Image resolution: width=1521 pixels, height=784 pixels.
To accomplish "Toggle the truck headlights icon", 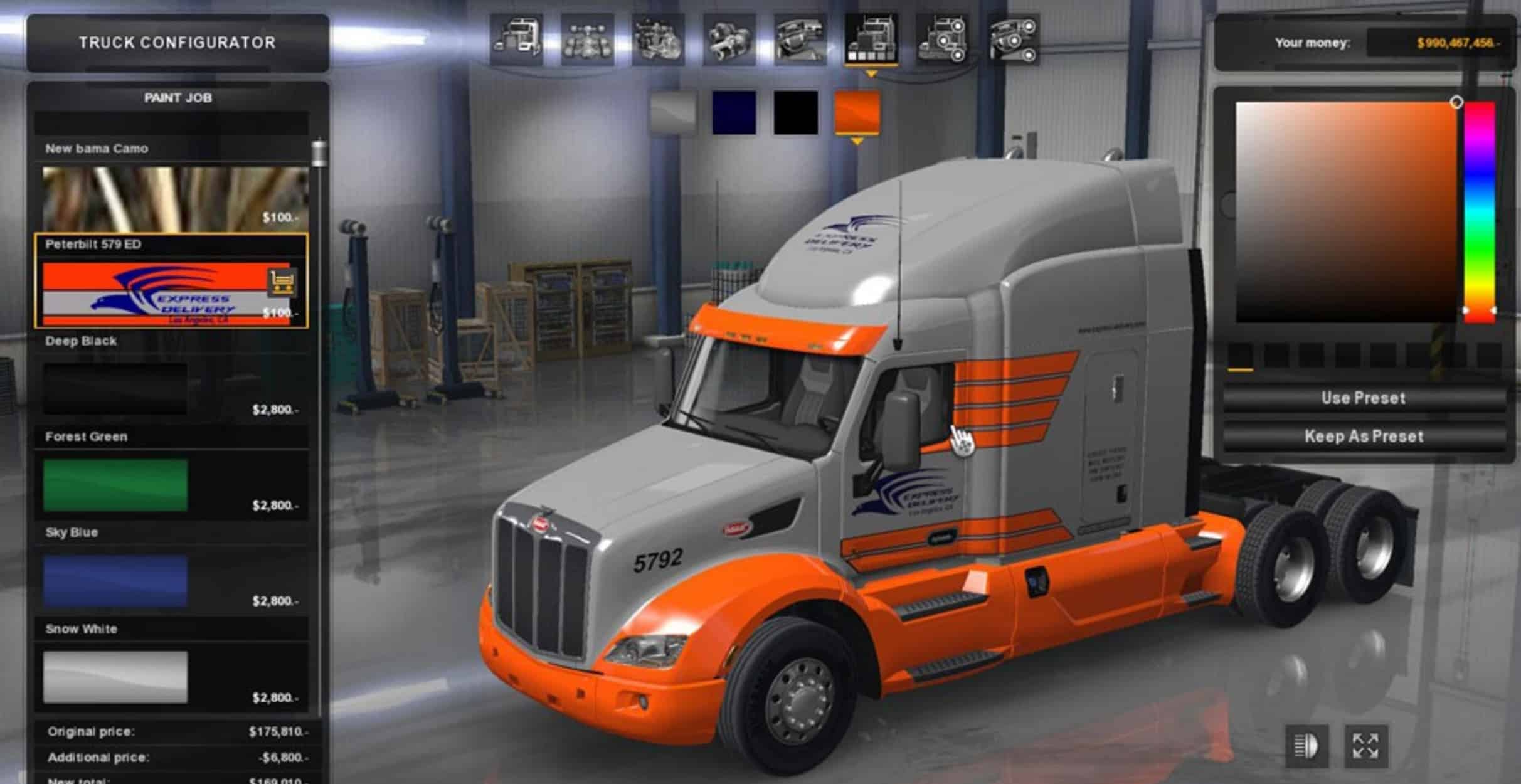I will coord(1306,746).
